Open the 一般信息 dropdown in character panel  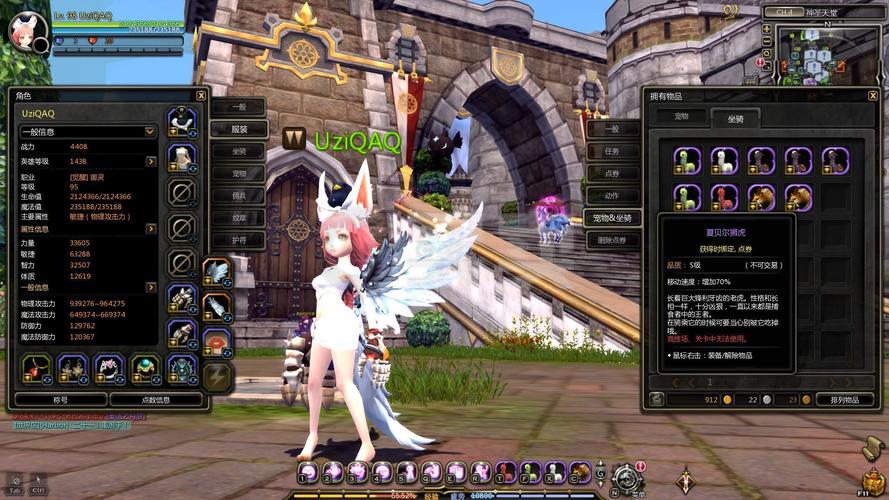click(x=150, y=131)
